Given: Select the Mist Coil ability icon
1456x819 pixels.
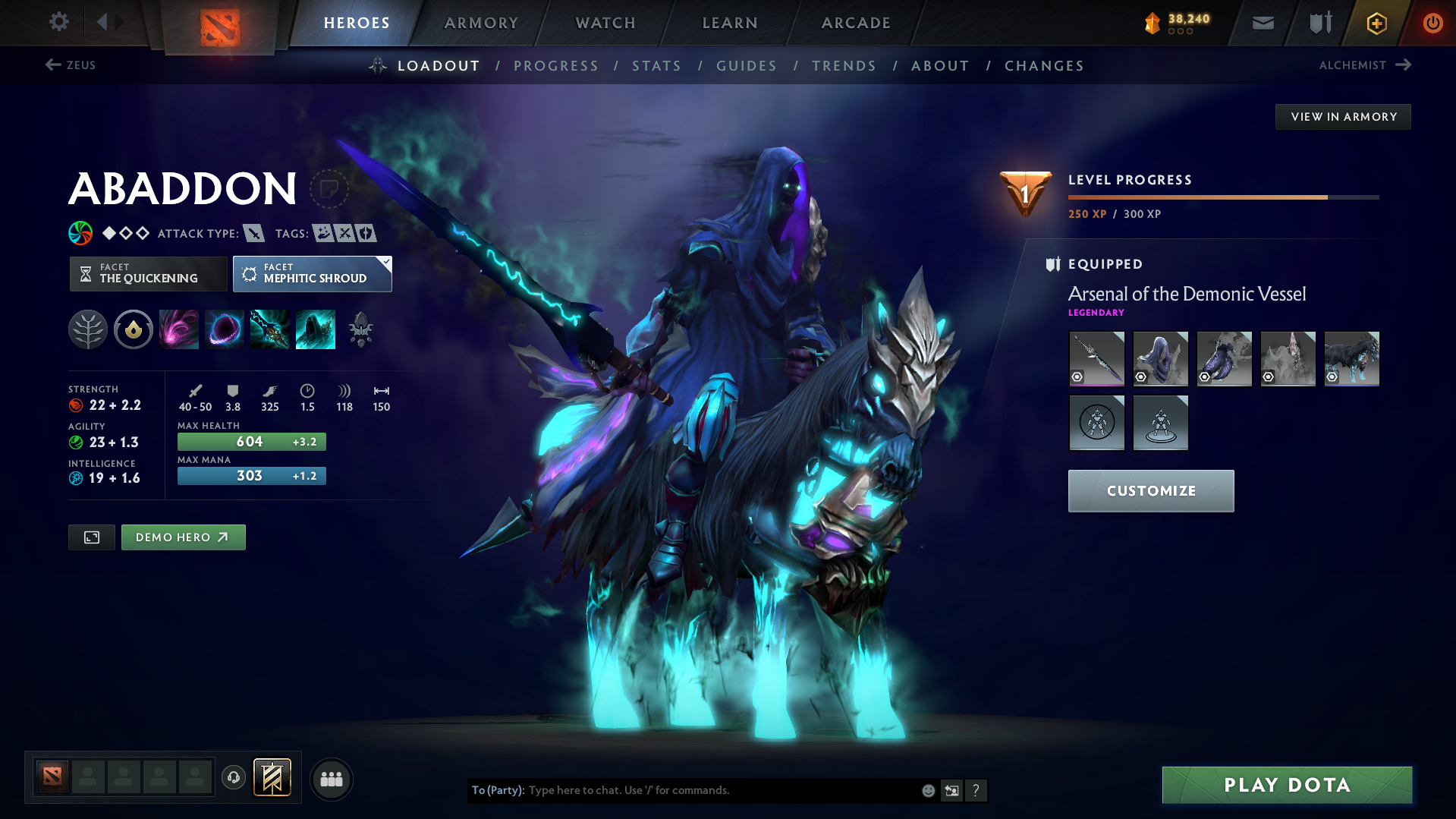Looking at the screenshot, I should [178, 329].
